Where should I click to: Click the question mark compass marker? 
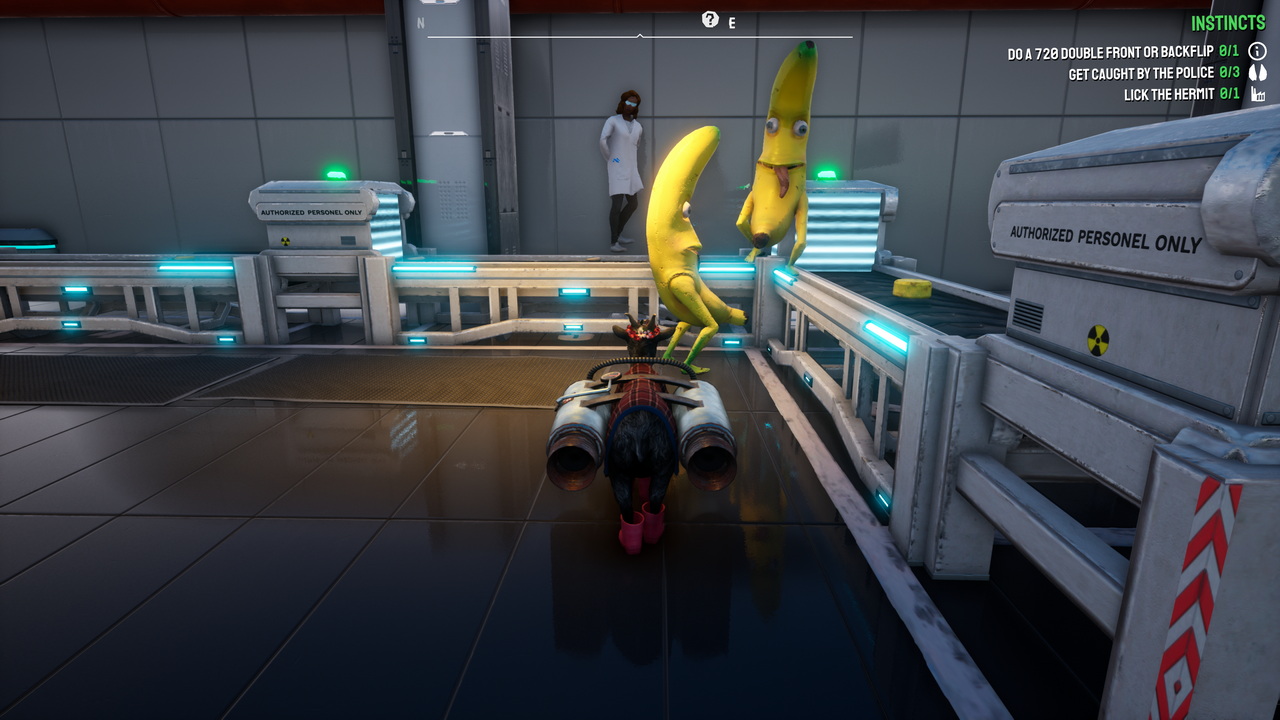(710, 19)
